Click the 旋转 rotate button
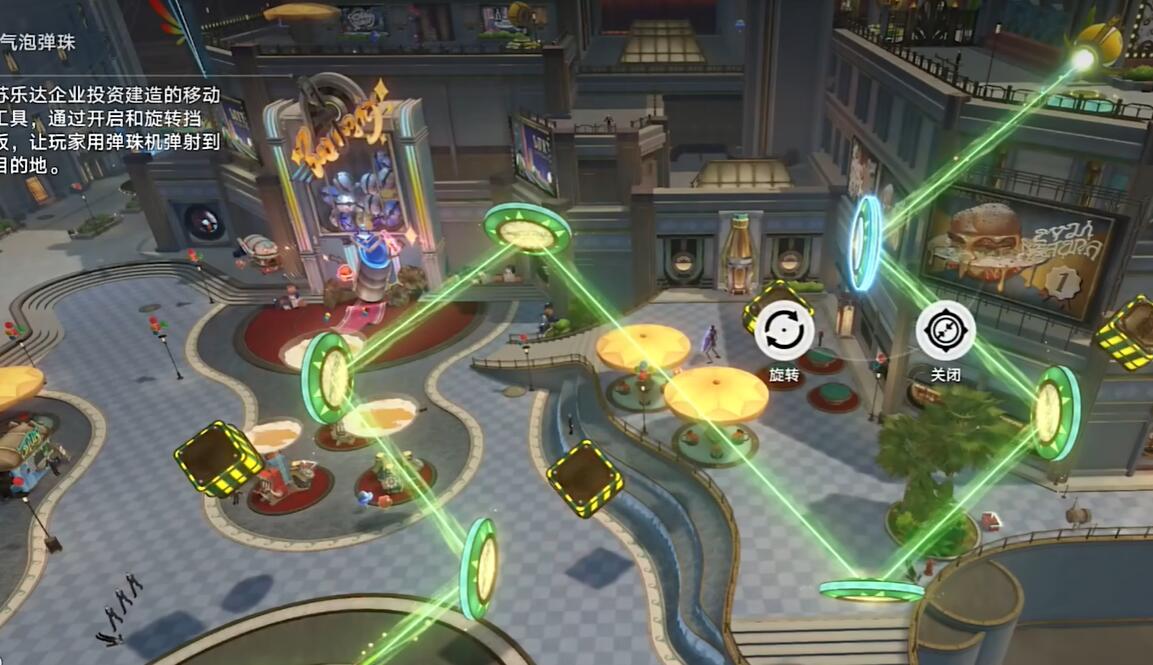 784,331
